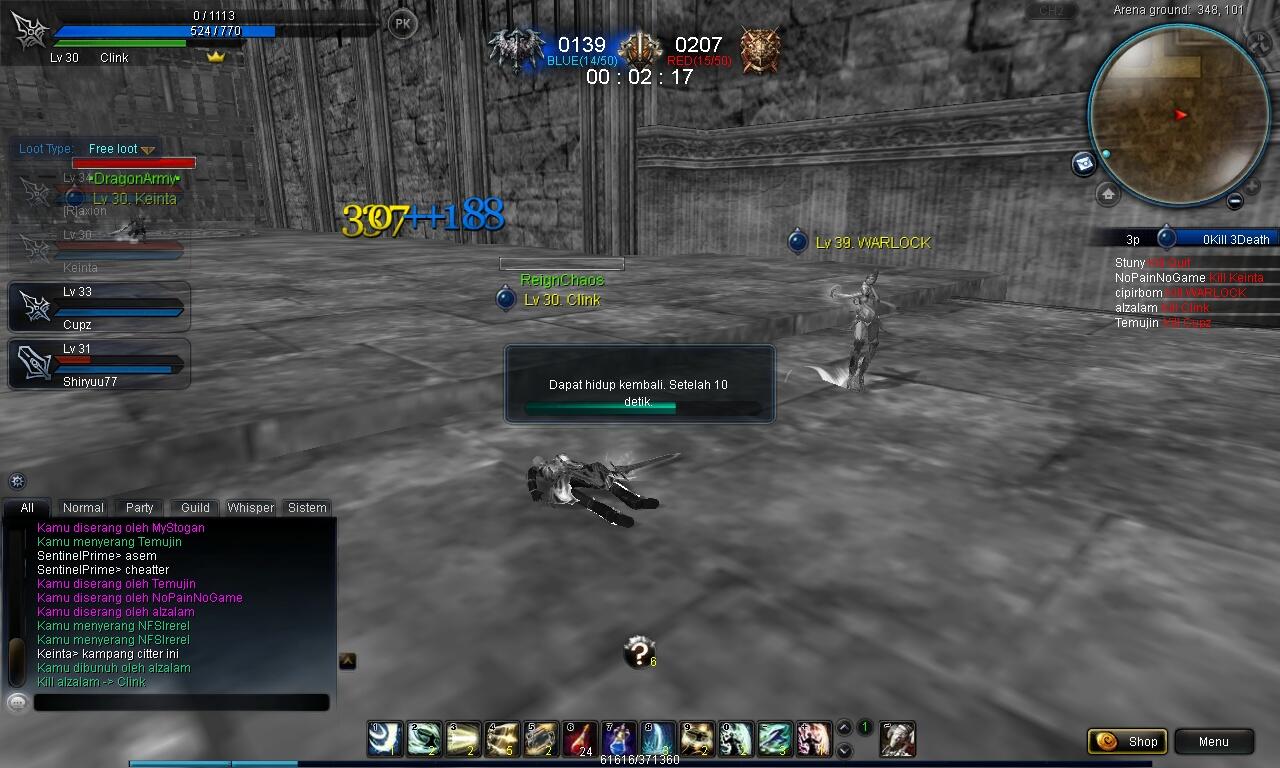Open the character portrait at end of hotbar

[x=896, y=740]
